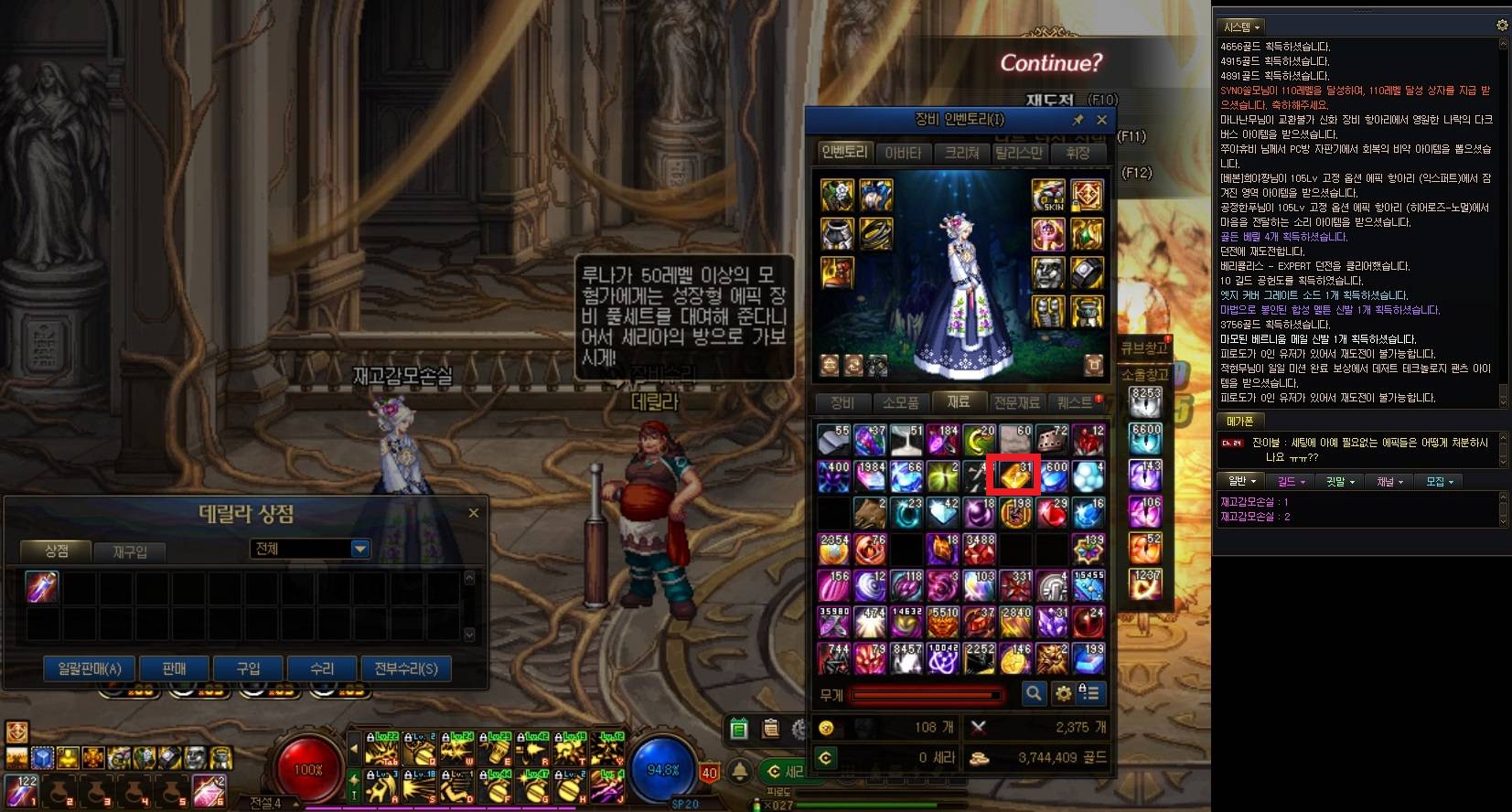Close the 데릴라 상점 shop window
Screen dimensions: 1512x812
click(x=473, y=513)
